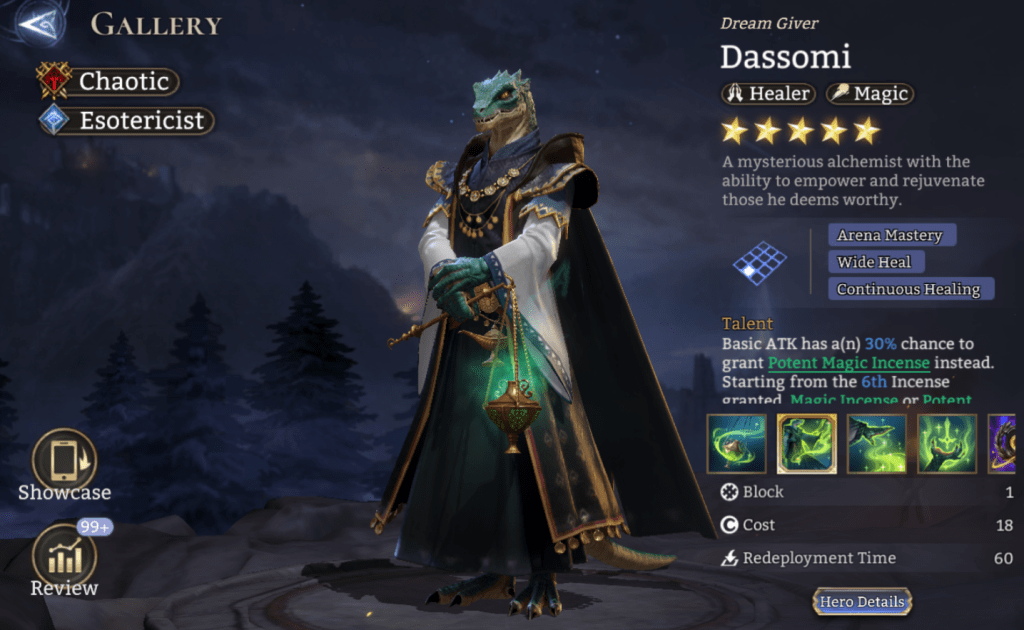Show the Continuous Healing trait
Viewport: 1024px width, 630px height.
tap(910, 289)
